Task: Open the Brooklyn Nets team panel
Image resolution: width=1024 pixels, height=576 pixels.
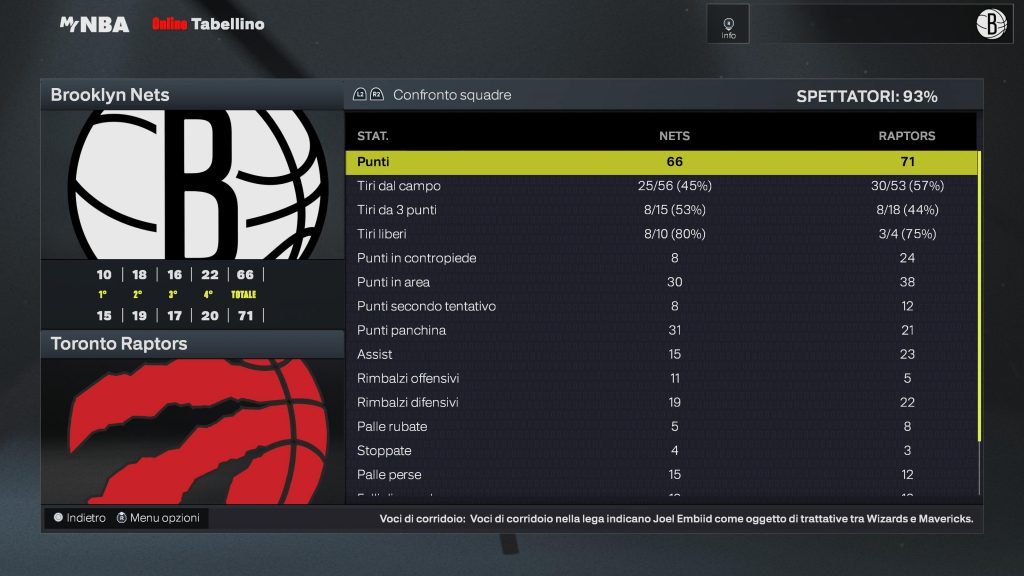Action: [192, 96]
